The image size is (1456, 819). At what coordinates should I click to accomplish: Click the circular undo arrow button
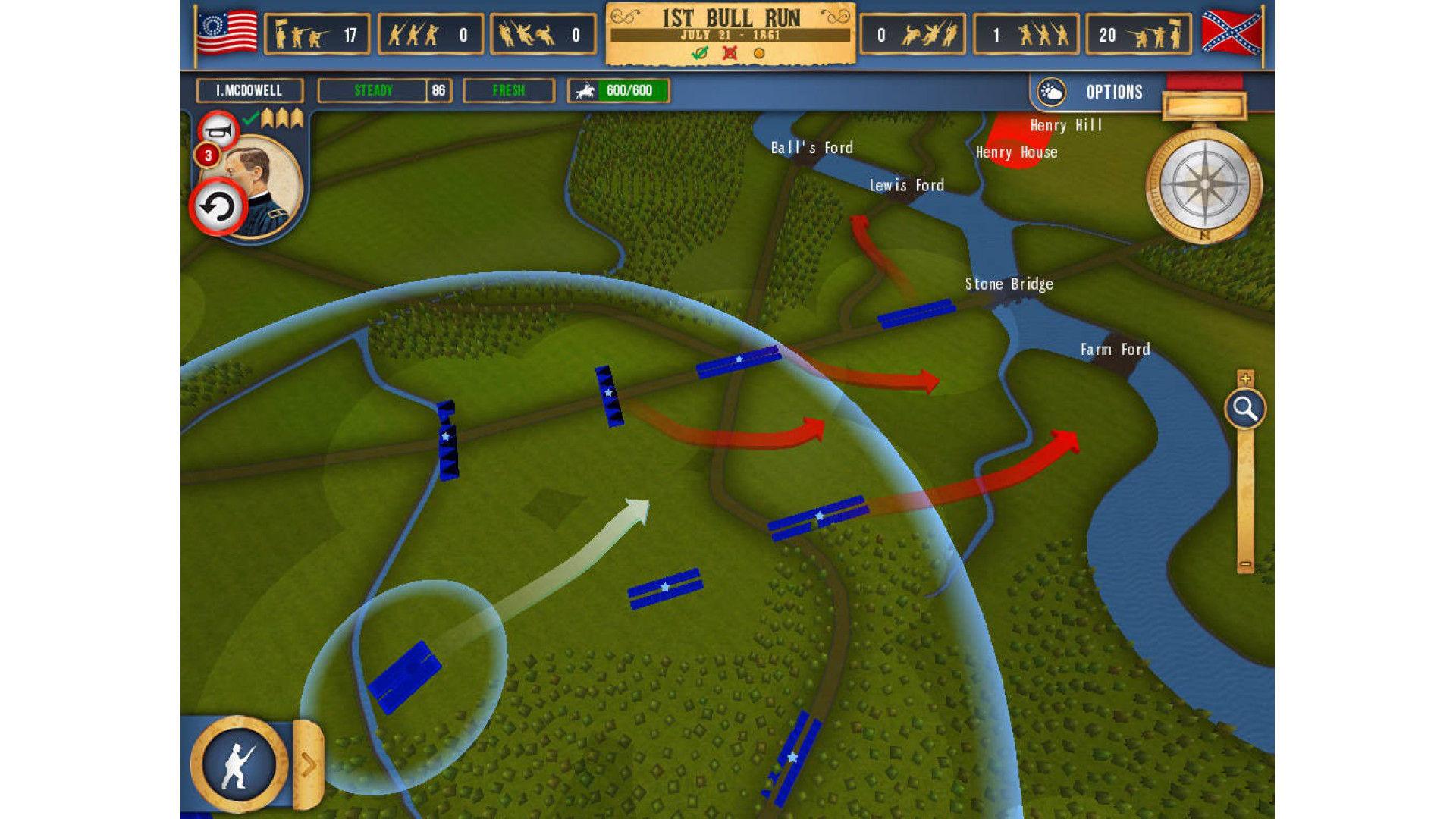(218, 207)
